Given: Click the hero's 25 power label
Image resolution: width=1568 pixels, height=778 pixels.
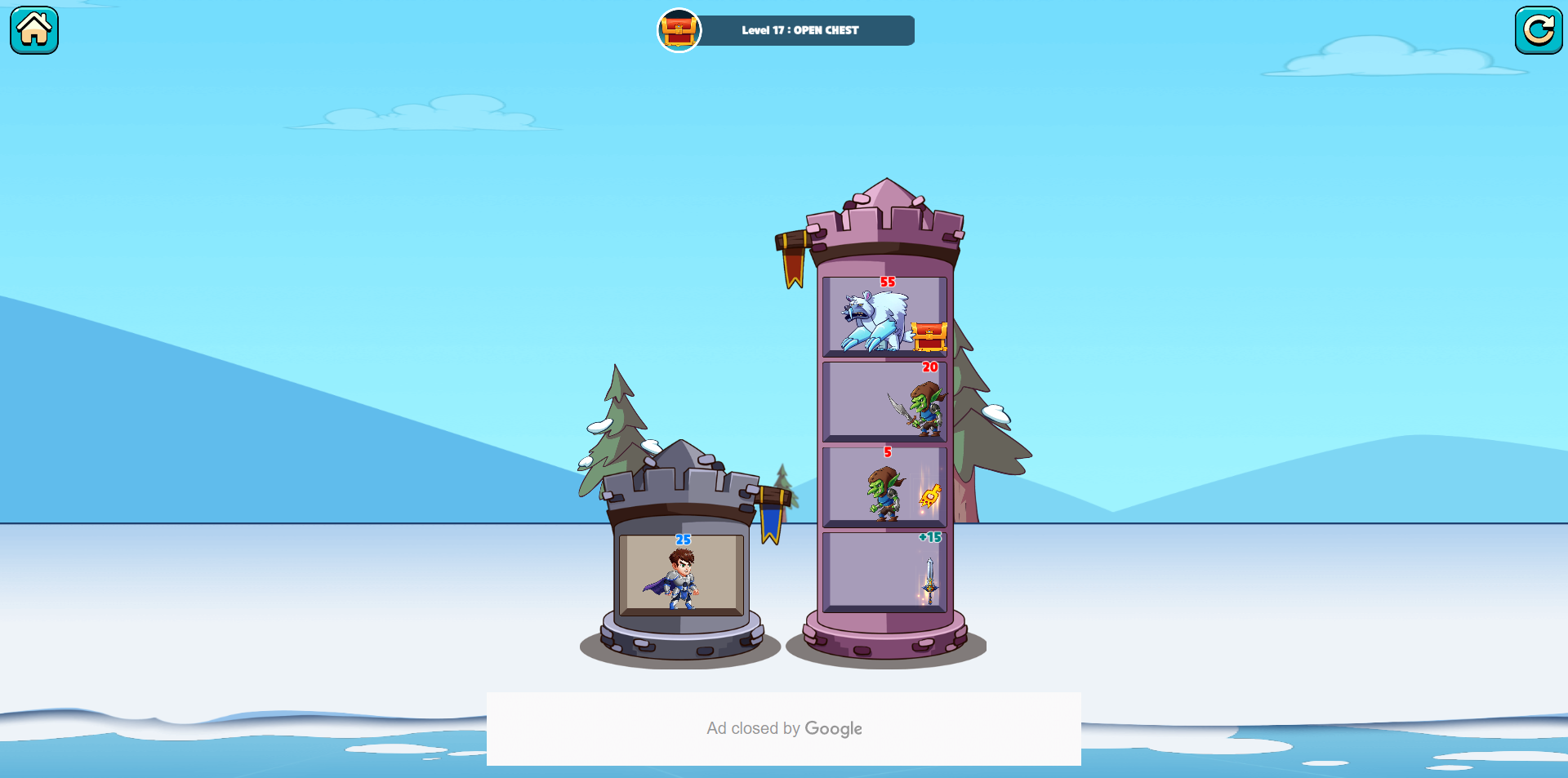Looking at the screenshot, I should 683,540.
